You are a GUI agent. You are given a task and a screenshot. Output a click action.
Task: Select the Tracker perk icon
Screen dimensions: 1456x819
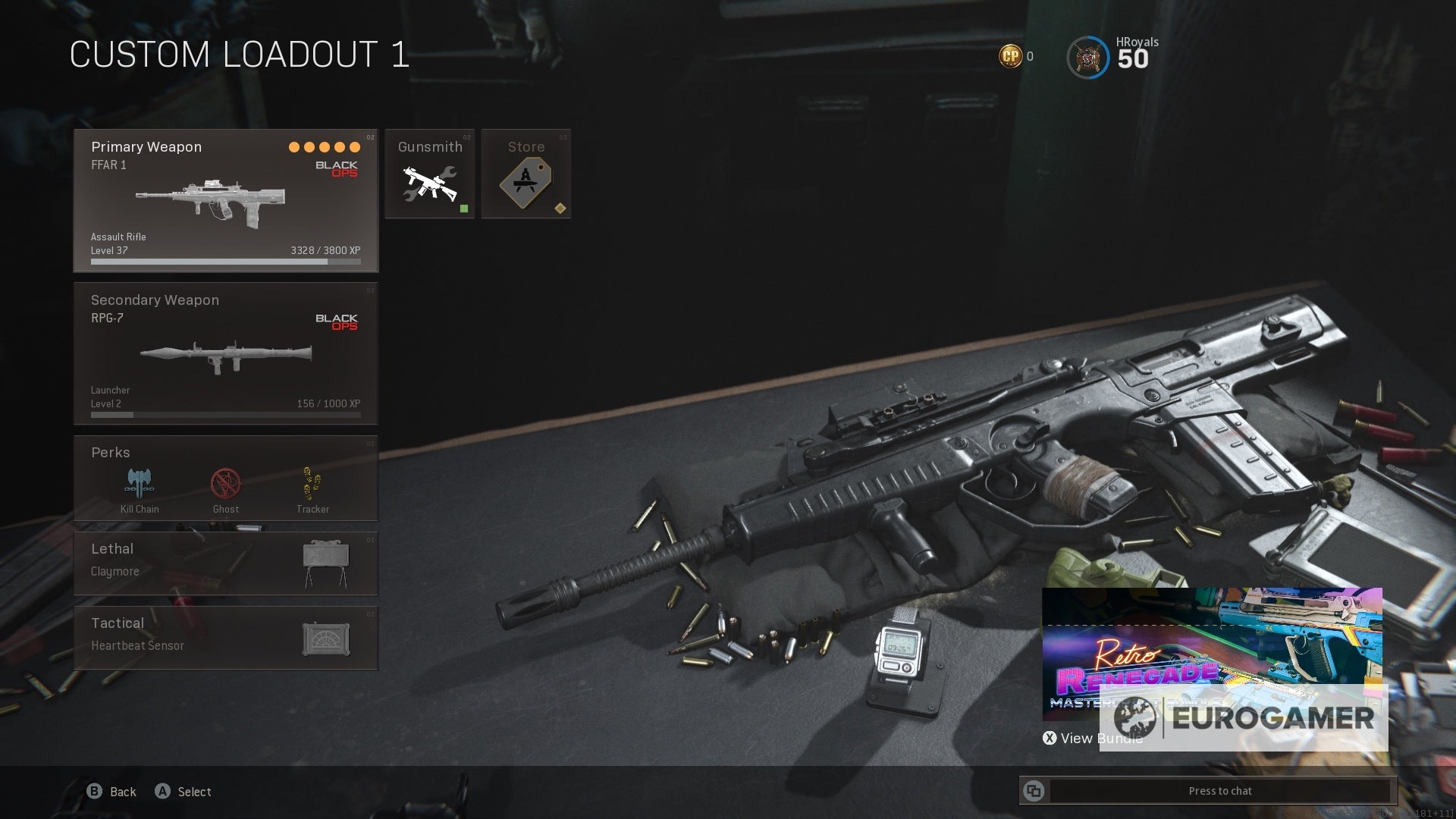pyautogui.click(x=312, y=483)
